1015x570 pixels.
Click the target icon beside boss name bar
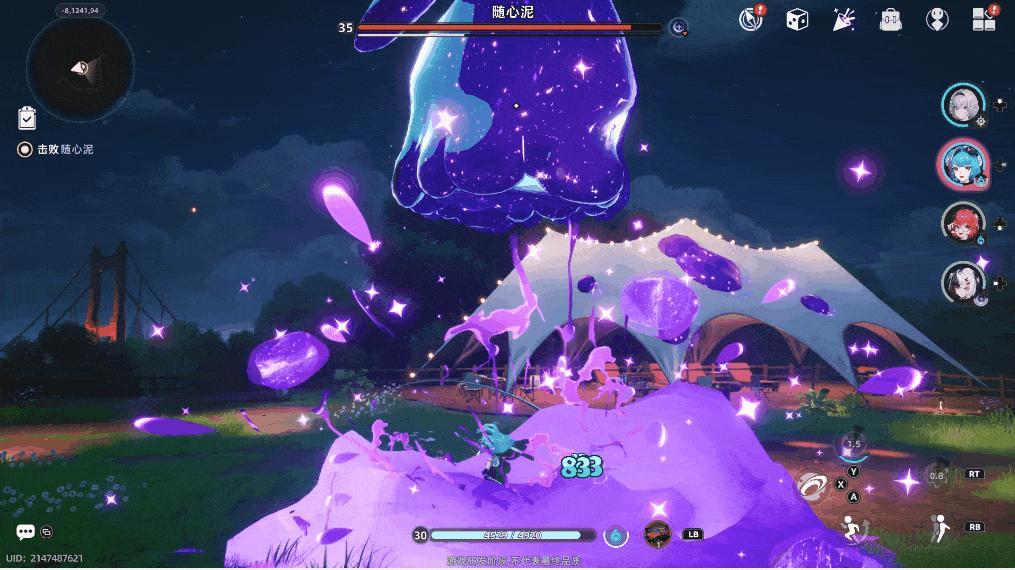point(679,28)
